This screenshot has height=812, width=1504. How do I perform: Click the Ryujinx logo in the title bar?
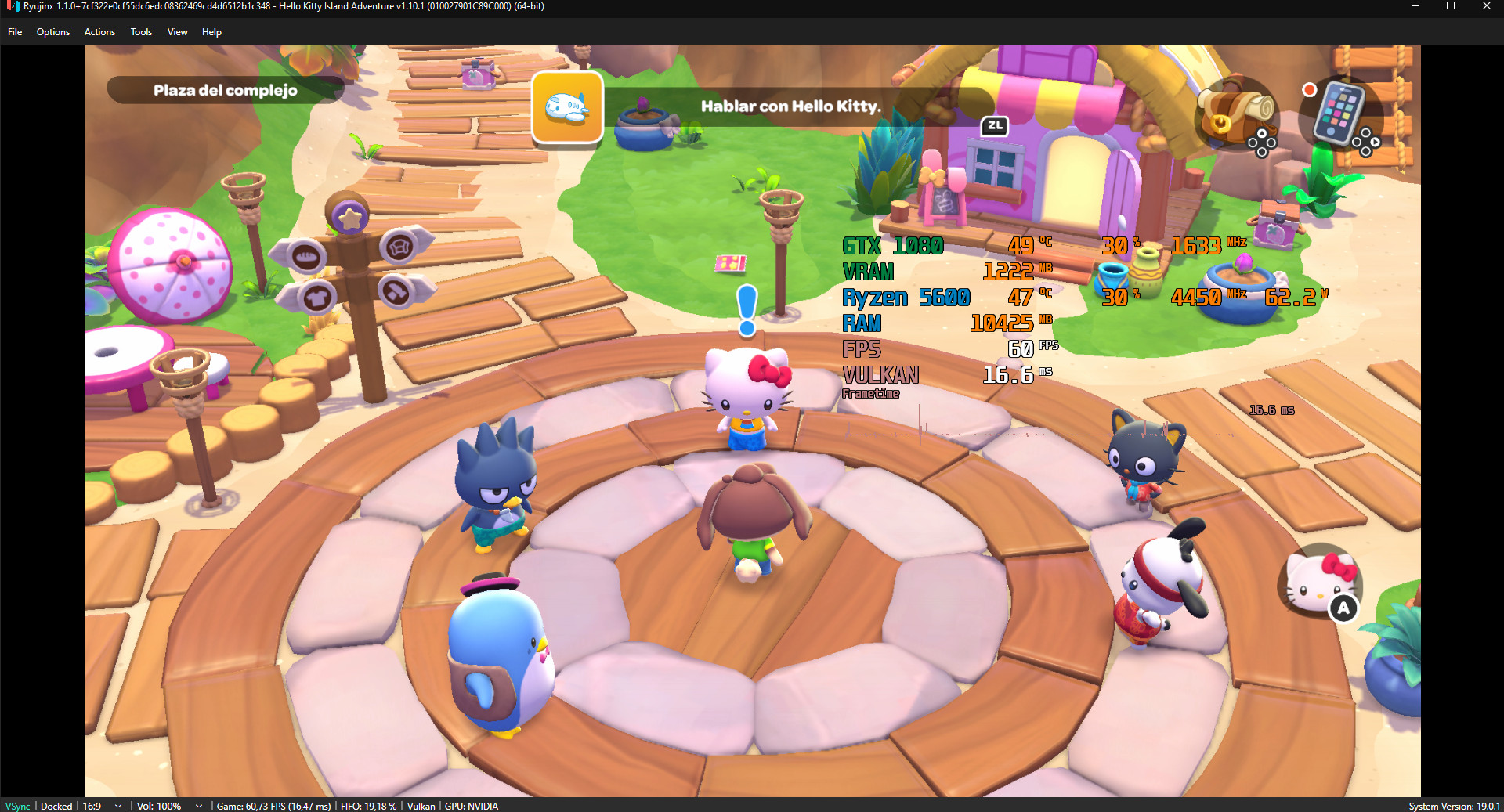coord(9,6)
